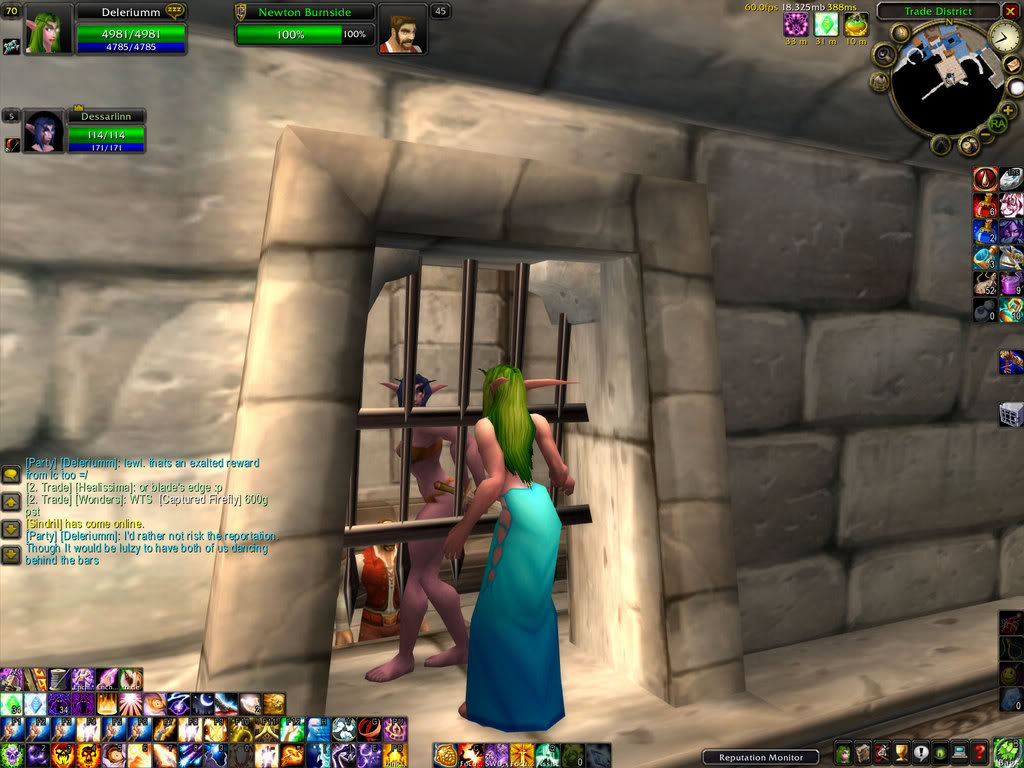Use the blue mana potion slot
The image size is (1024, 768).
pyautogui.click(x=986, y=232)
